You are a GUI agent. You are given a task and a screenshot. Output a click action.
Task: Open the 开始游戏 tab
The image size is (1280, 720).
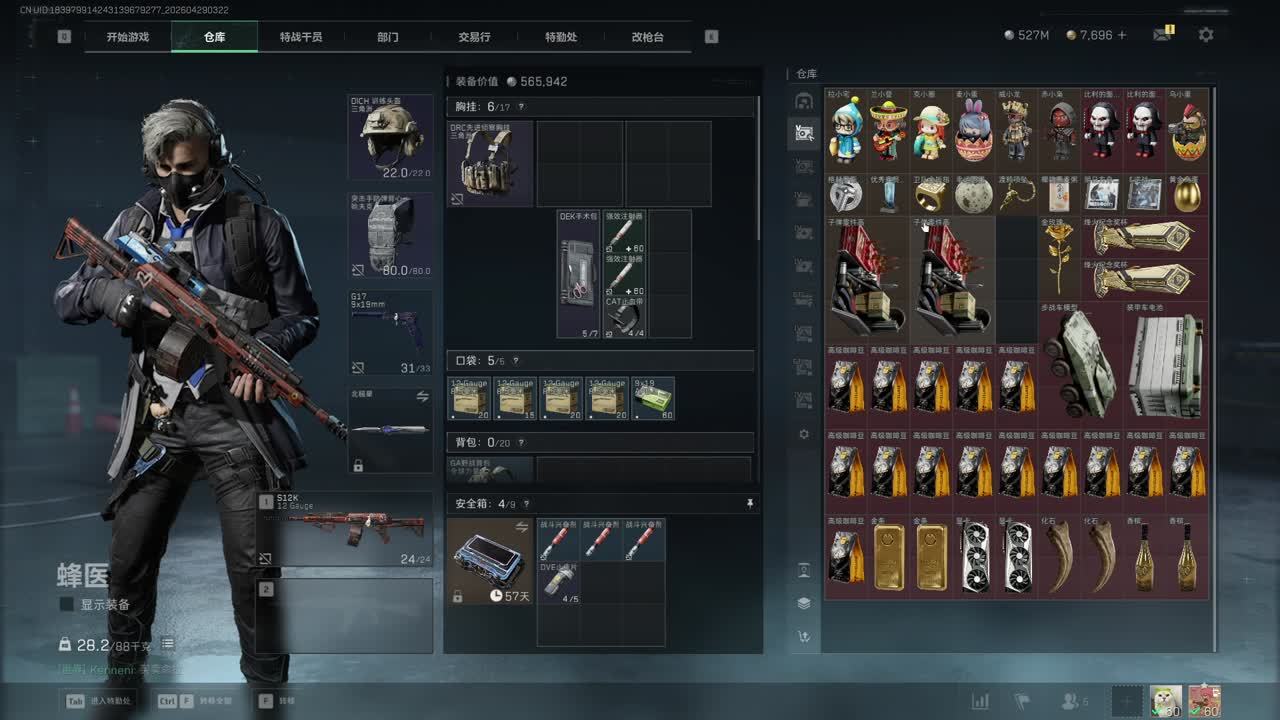tap(128, 37)
